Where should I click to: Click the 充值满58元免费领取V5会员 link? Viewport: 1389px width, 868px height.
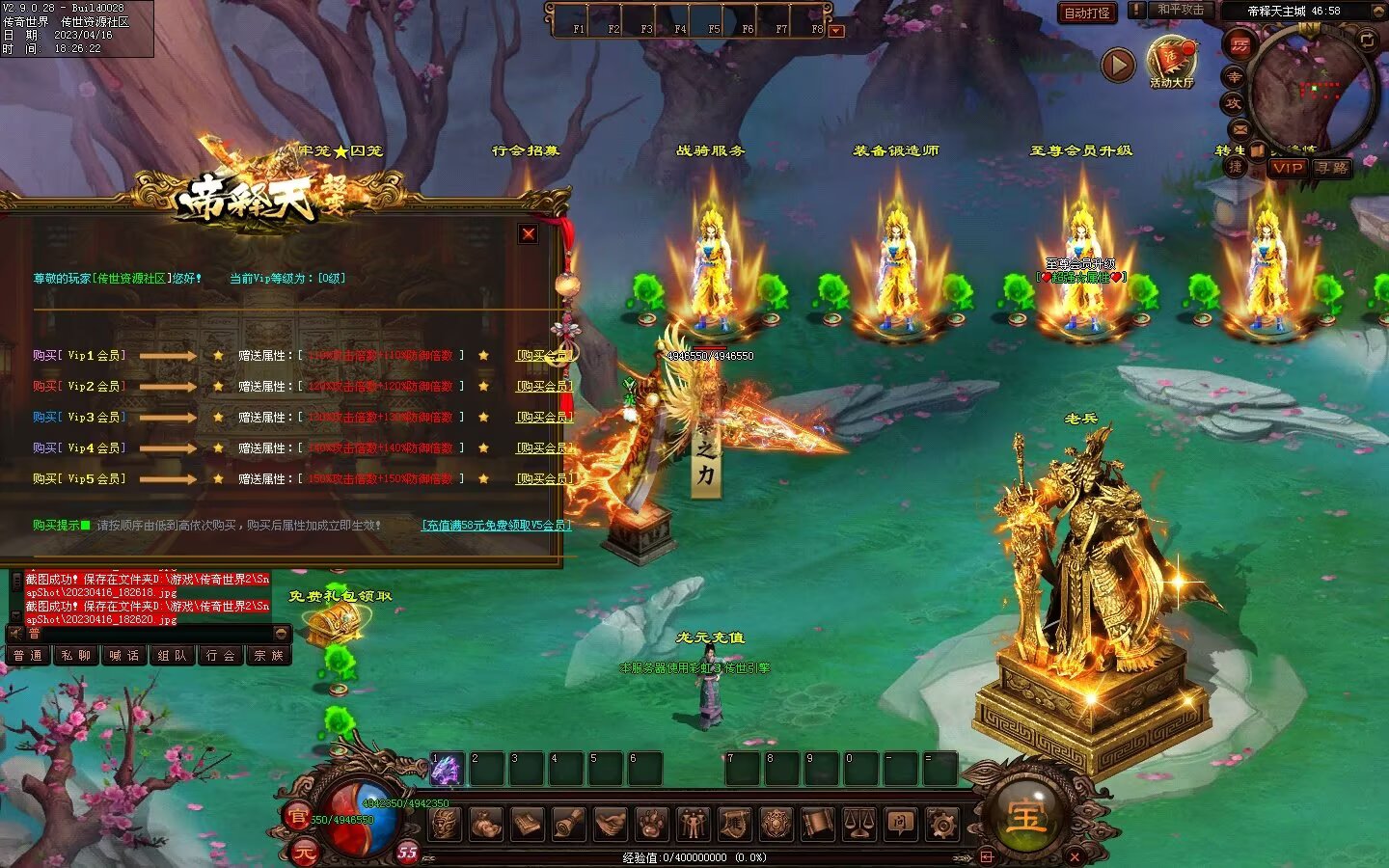click(x=496, y=526)
